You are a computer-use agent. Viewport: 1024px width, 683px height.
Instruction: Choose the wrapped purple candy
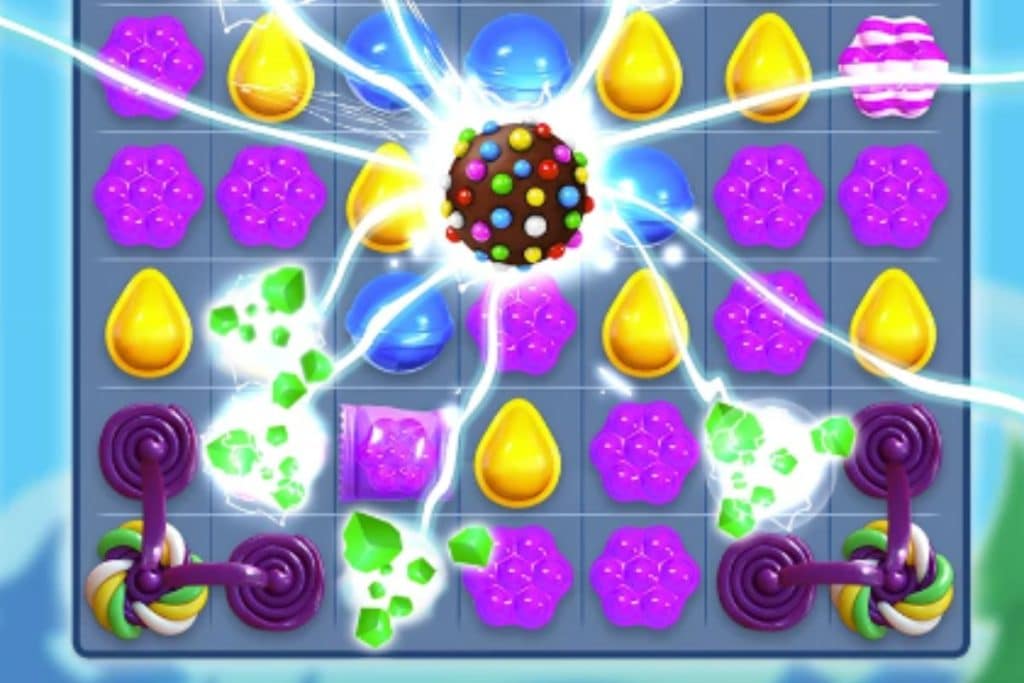(391, 452)
